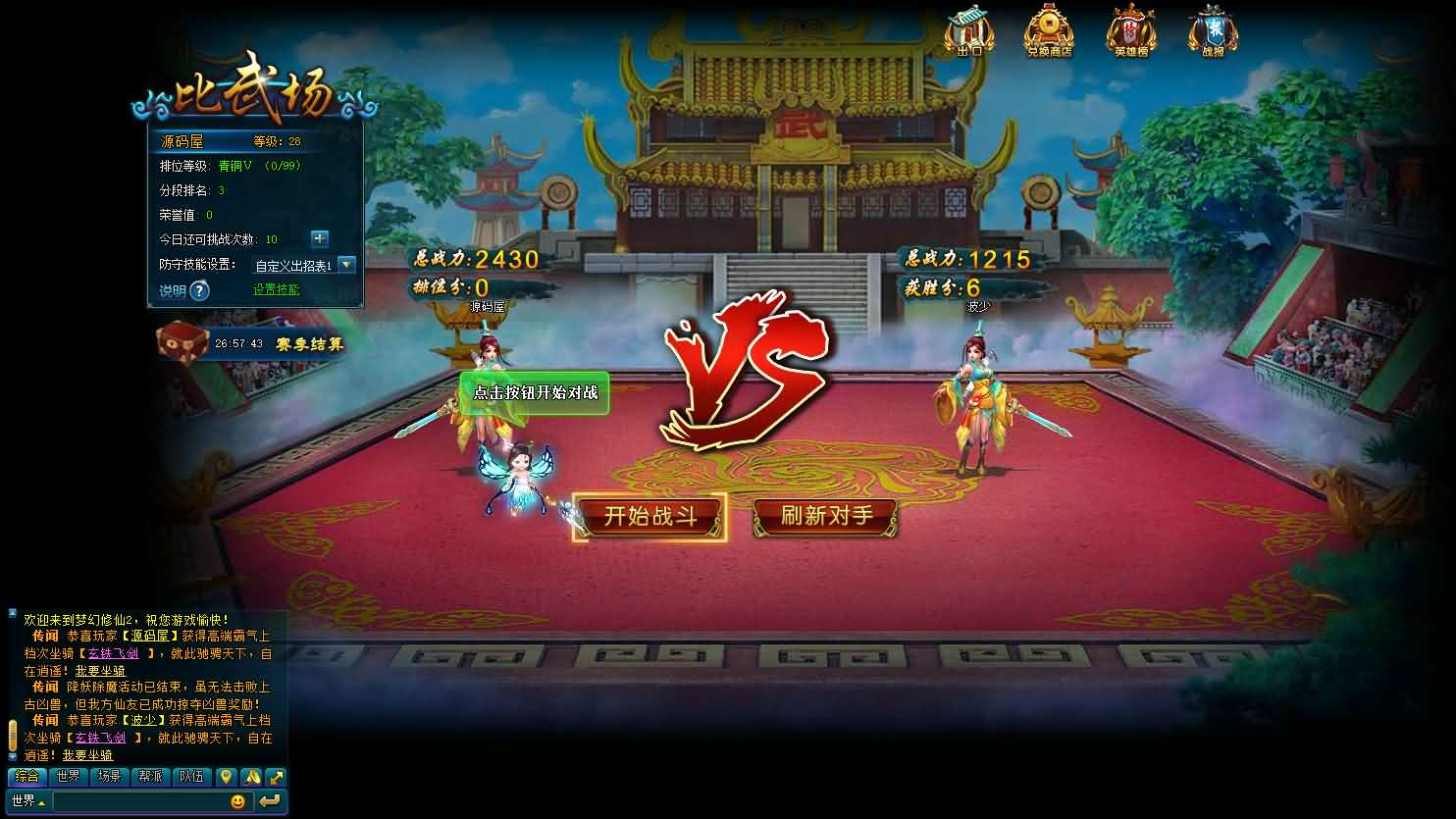Click the map pin icon in chat bar
The width and height of the screenshot is (1456, 819).
(227, 777)
